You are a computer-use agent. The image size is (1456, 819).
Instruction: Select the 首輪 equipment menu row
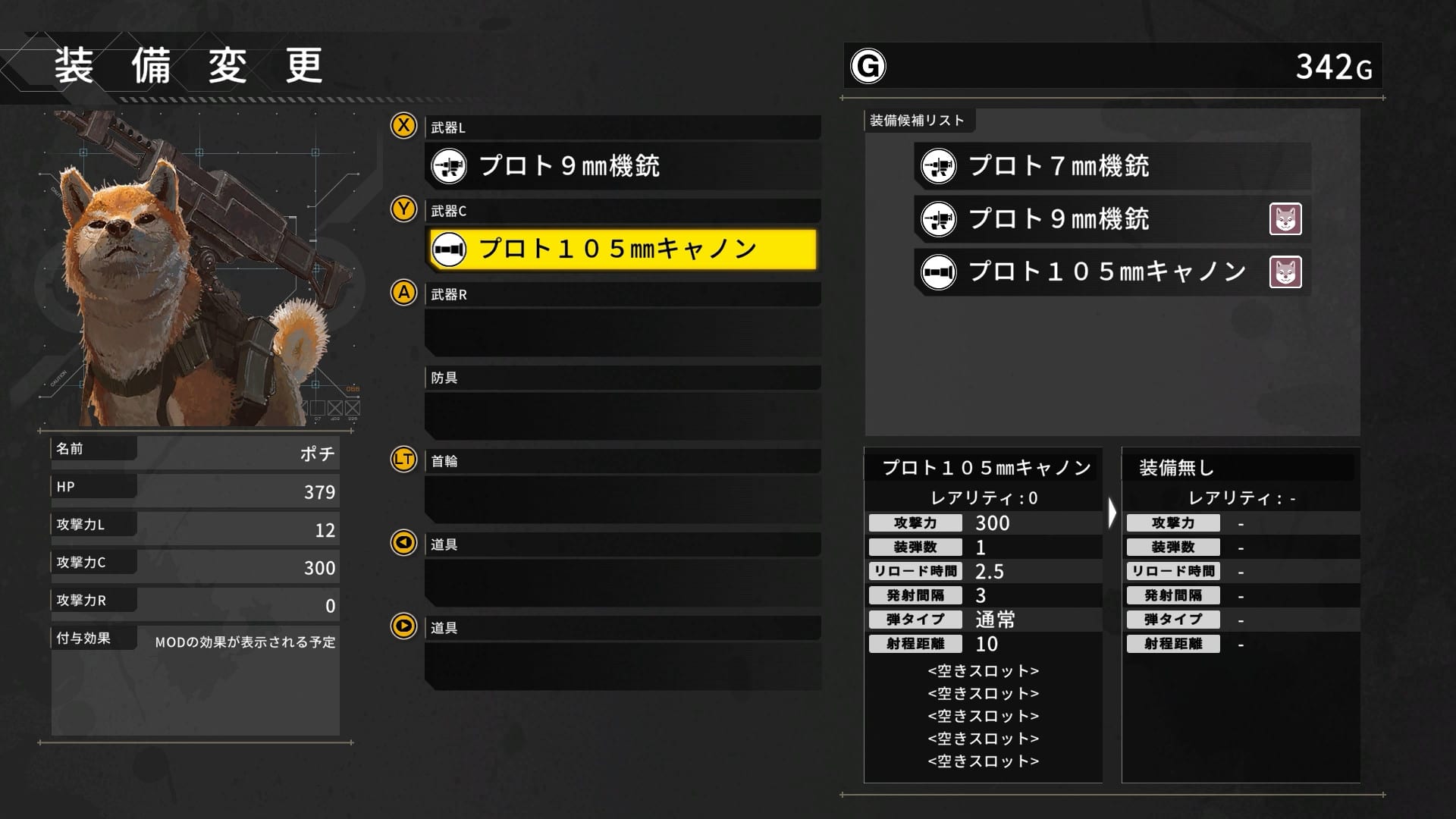(622, 460)
